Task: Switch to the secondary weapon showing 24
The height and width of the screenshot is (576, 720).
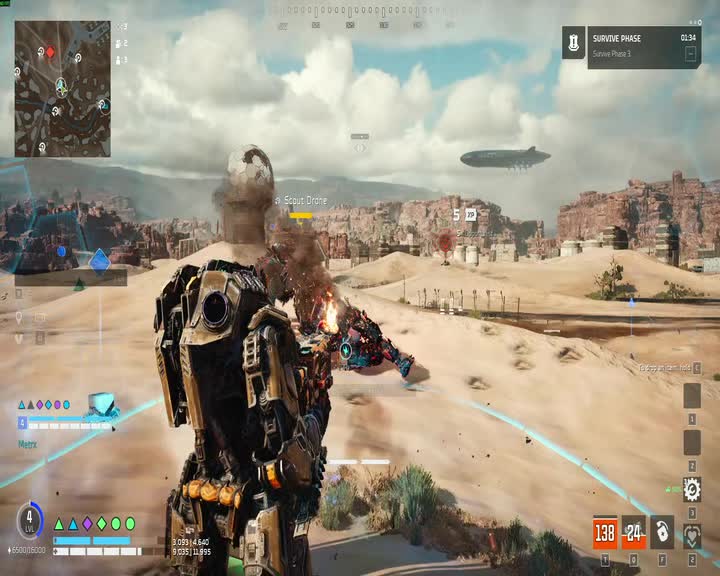Action: pos(633,532)
